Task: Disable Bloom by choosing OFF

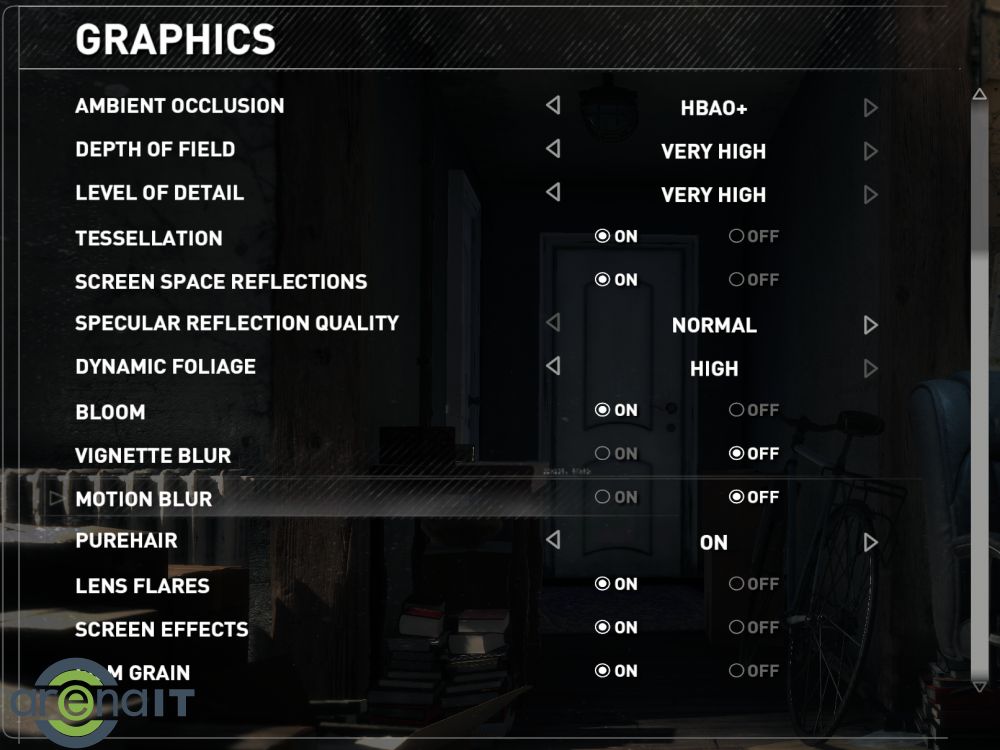Action: (736, 410)
